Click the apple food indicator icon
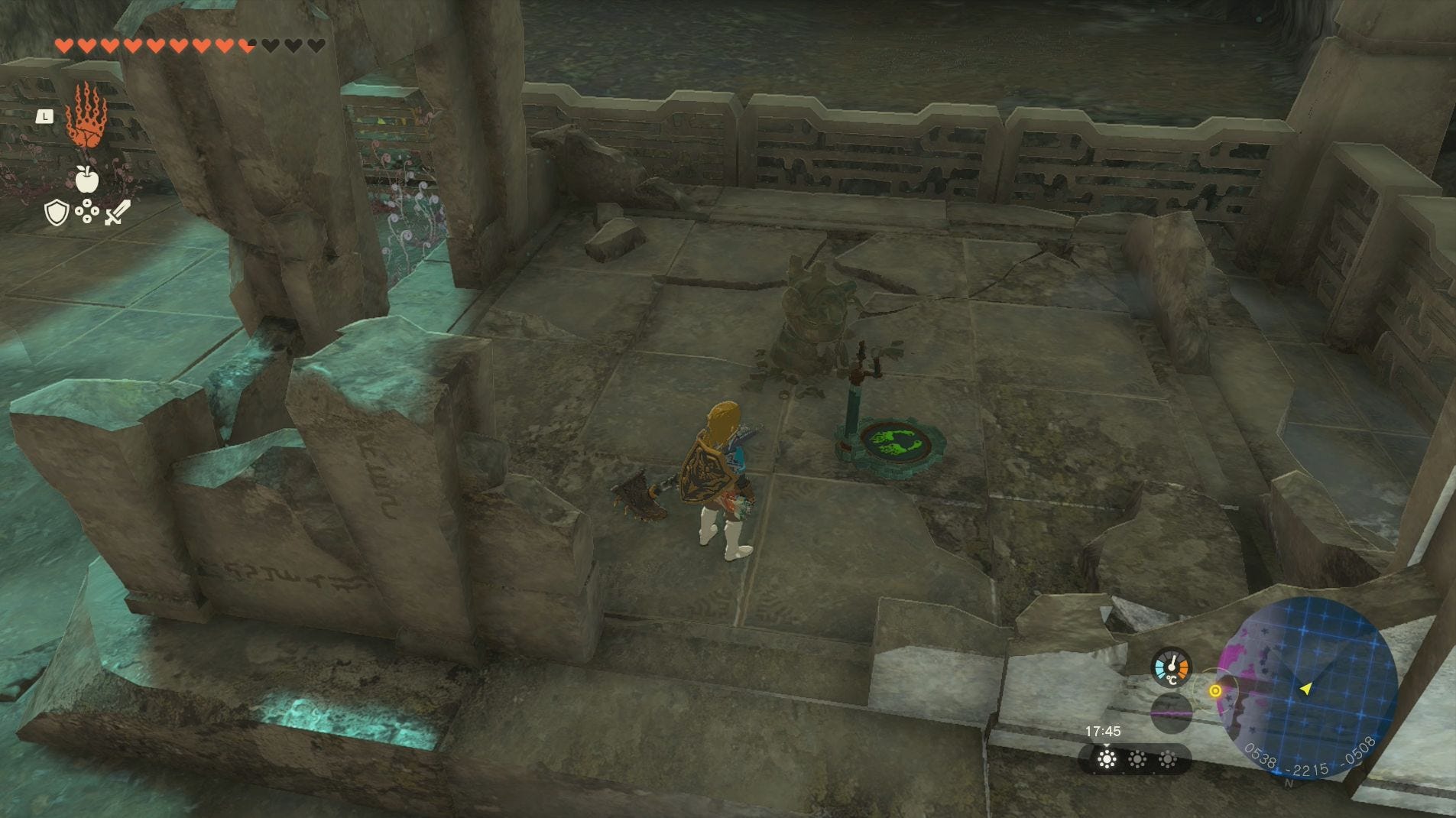 pyautogui.click(x=86, y=180)
